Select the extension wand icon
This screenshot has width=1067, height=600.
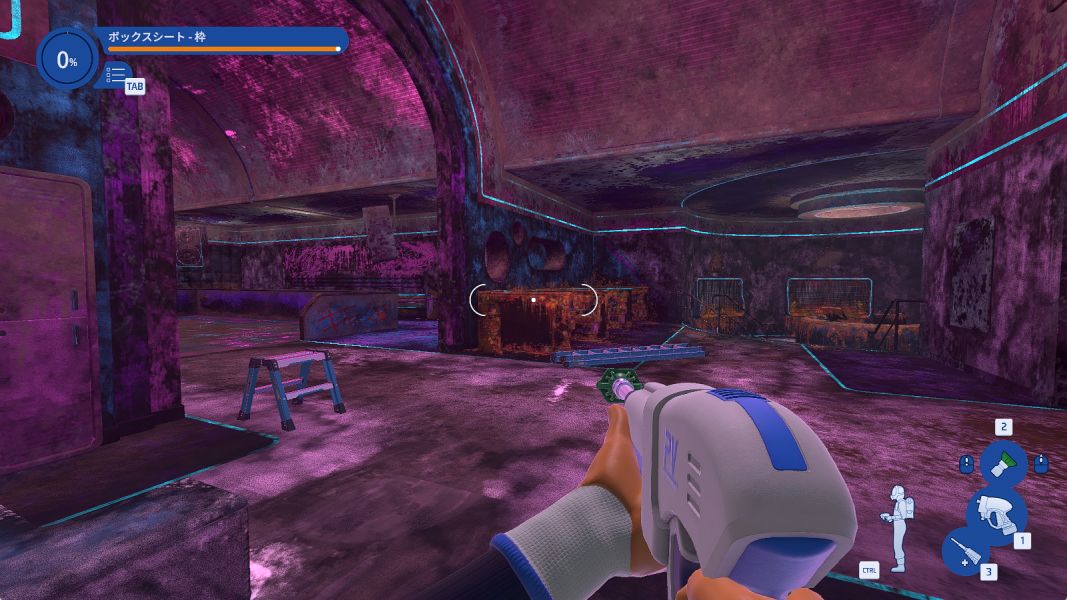(964, 551)
